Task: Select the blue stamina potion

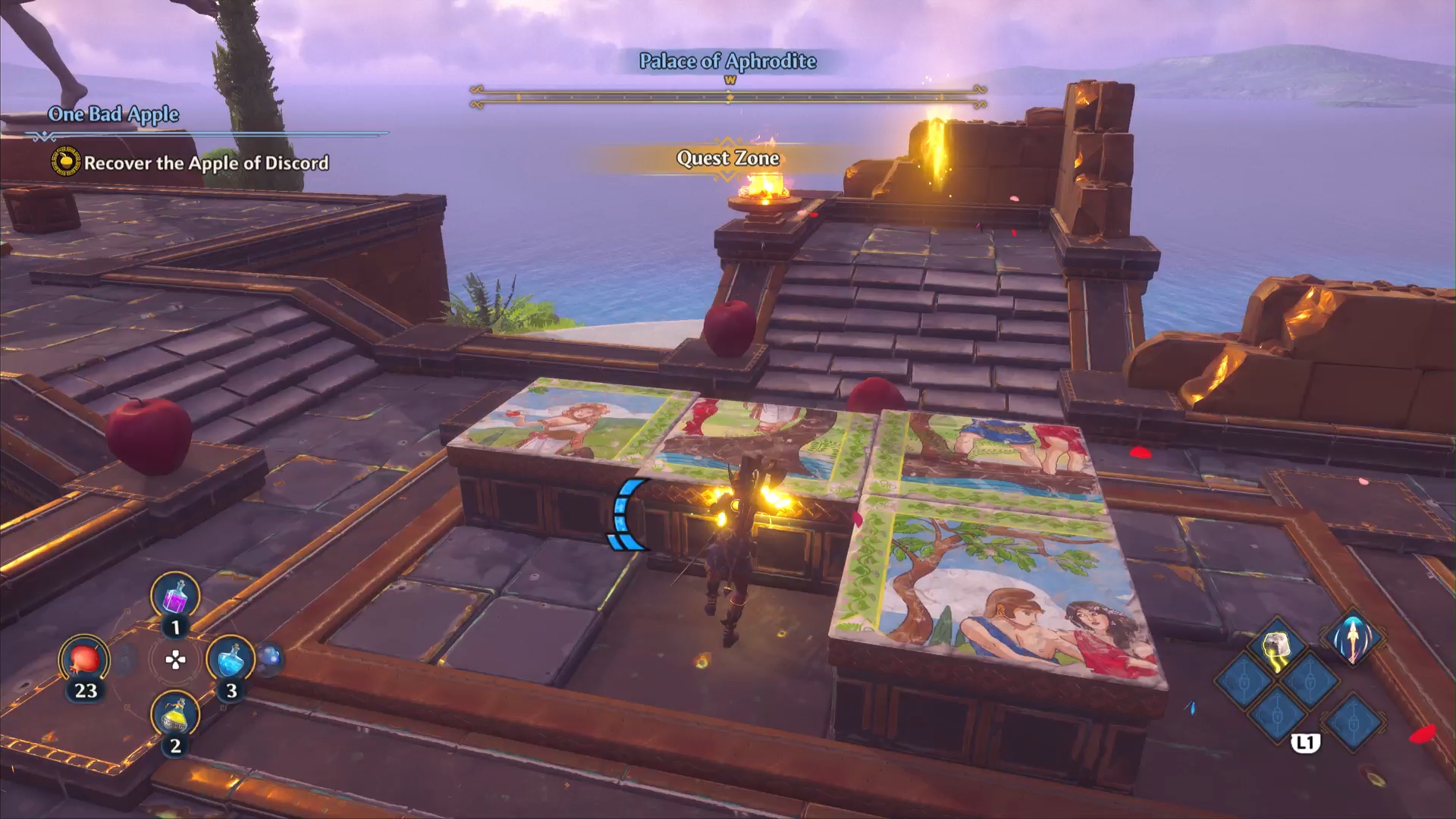Action: 230,660
